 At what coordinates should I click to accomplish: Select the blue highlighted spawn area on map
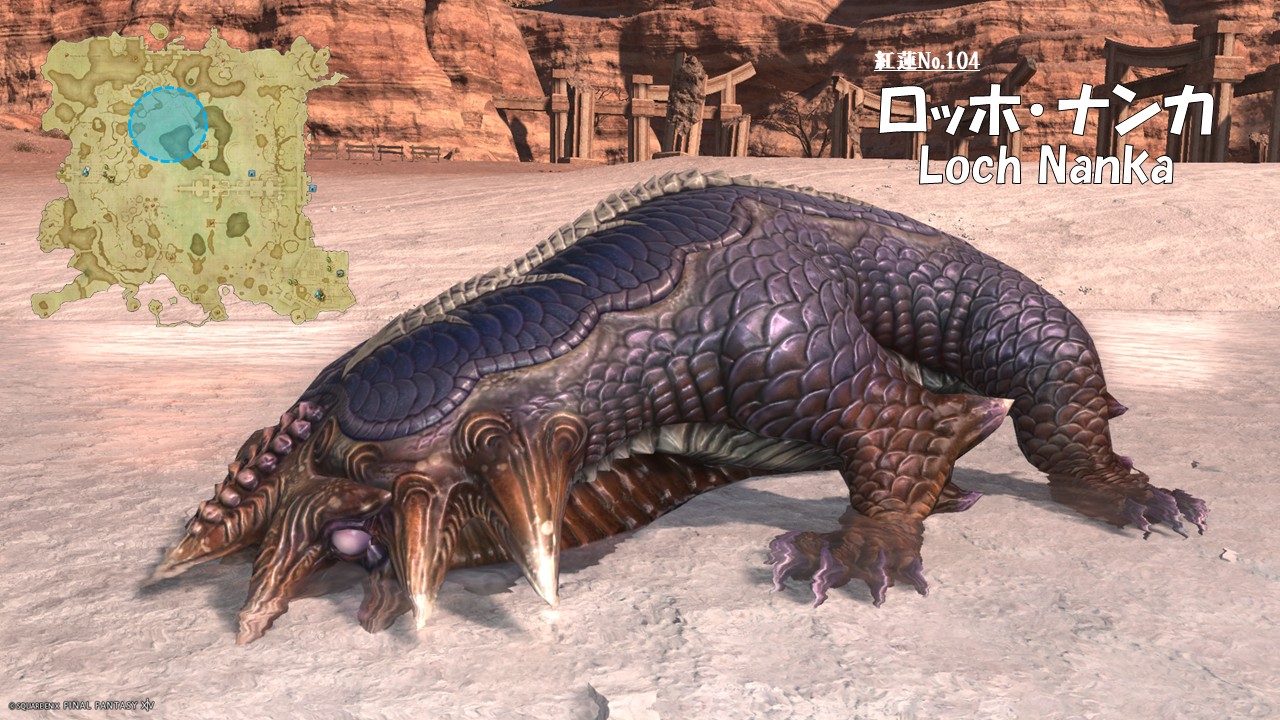click(x=168, y=125)
